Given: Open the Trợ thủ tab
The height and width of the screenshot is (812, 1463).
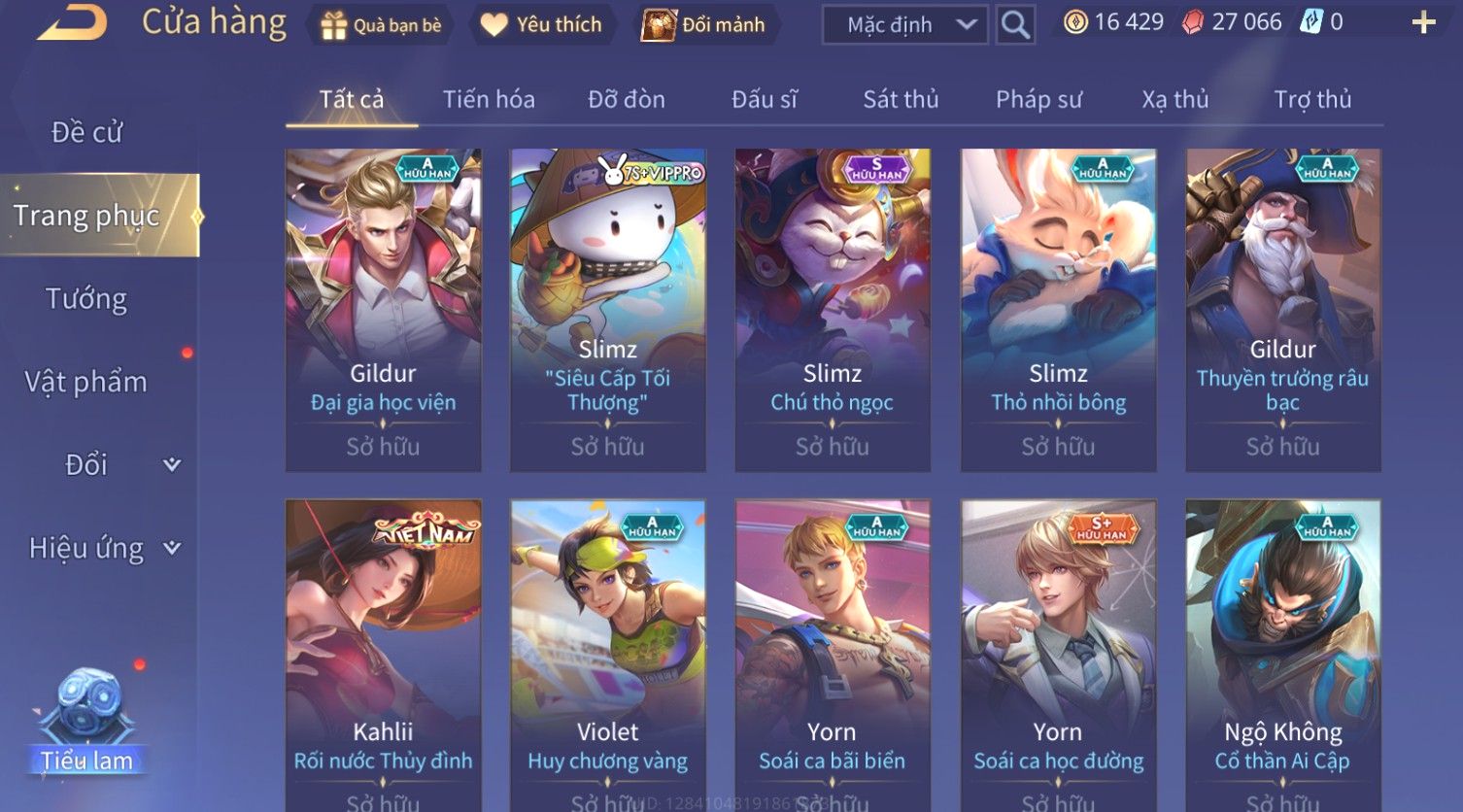Looking at the screenshot, I should (1312, 99).
